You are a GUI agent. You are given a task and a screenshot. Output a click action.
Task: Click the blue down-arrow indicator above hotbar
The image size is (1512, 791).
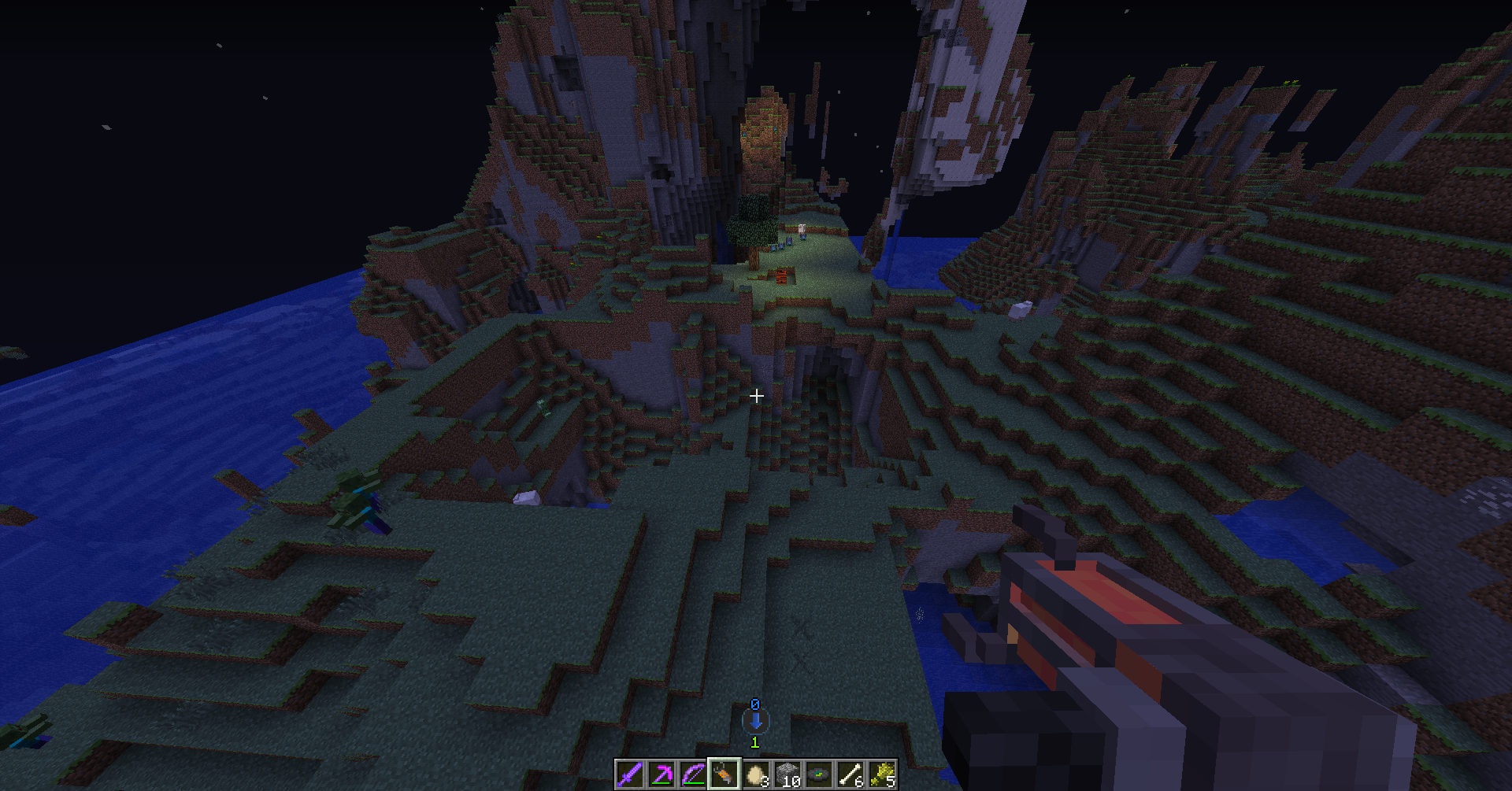point(755,721)
